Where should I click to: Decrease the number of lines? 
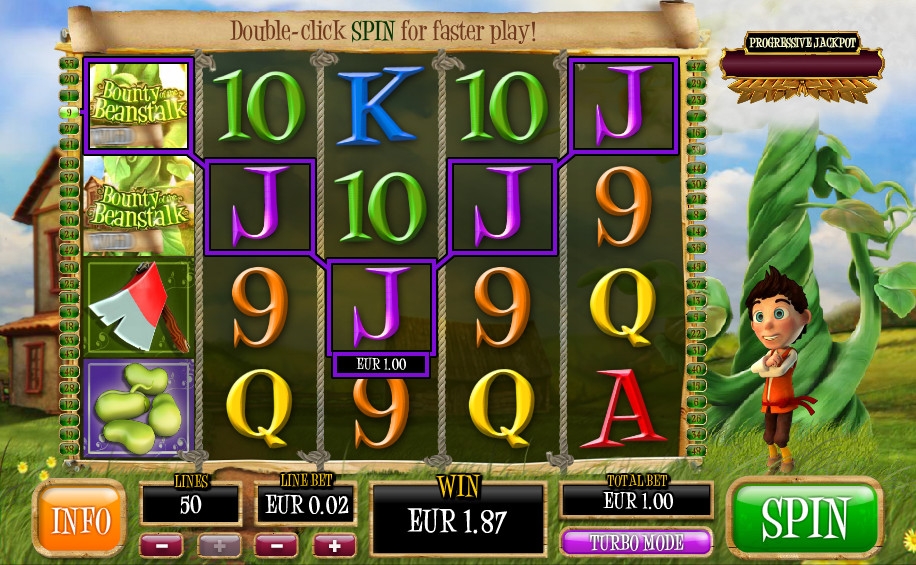pyautogui.click(x=161, y=546)
